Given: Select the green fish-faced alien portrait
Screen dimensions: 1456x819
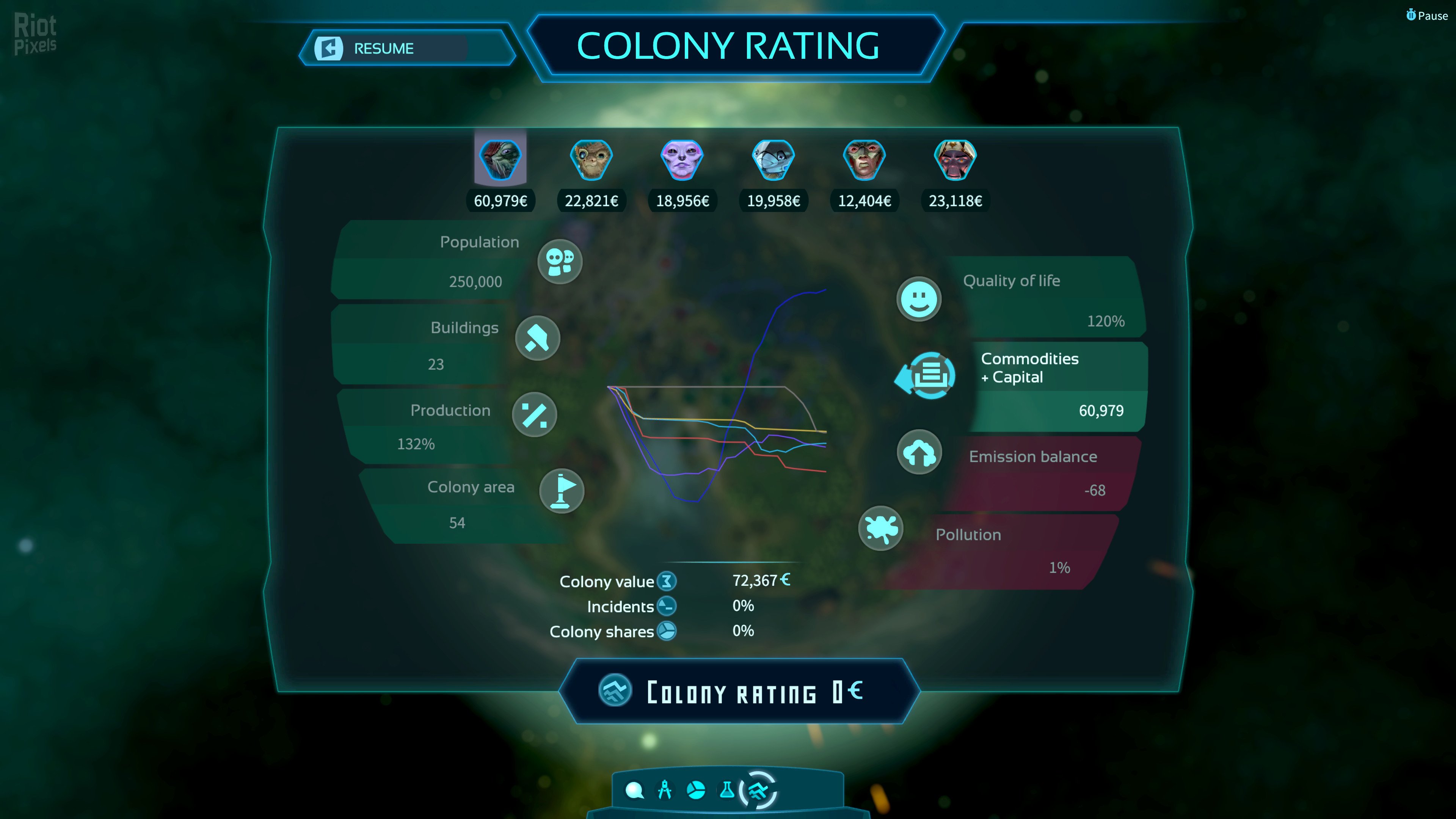Looking at the screenshot, I should (500, 159).
